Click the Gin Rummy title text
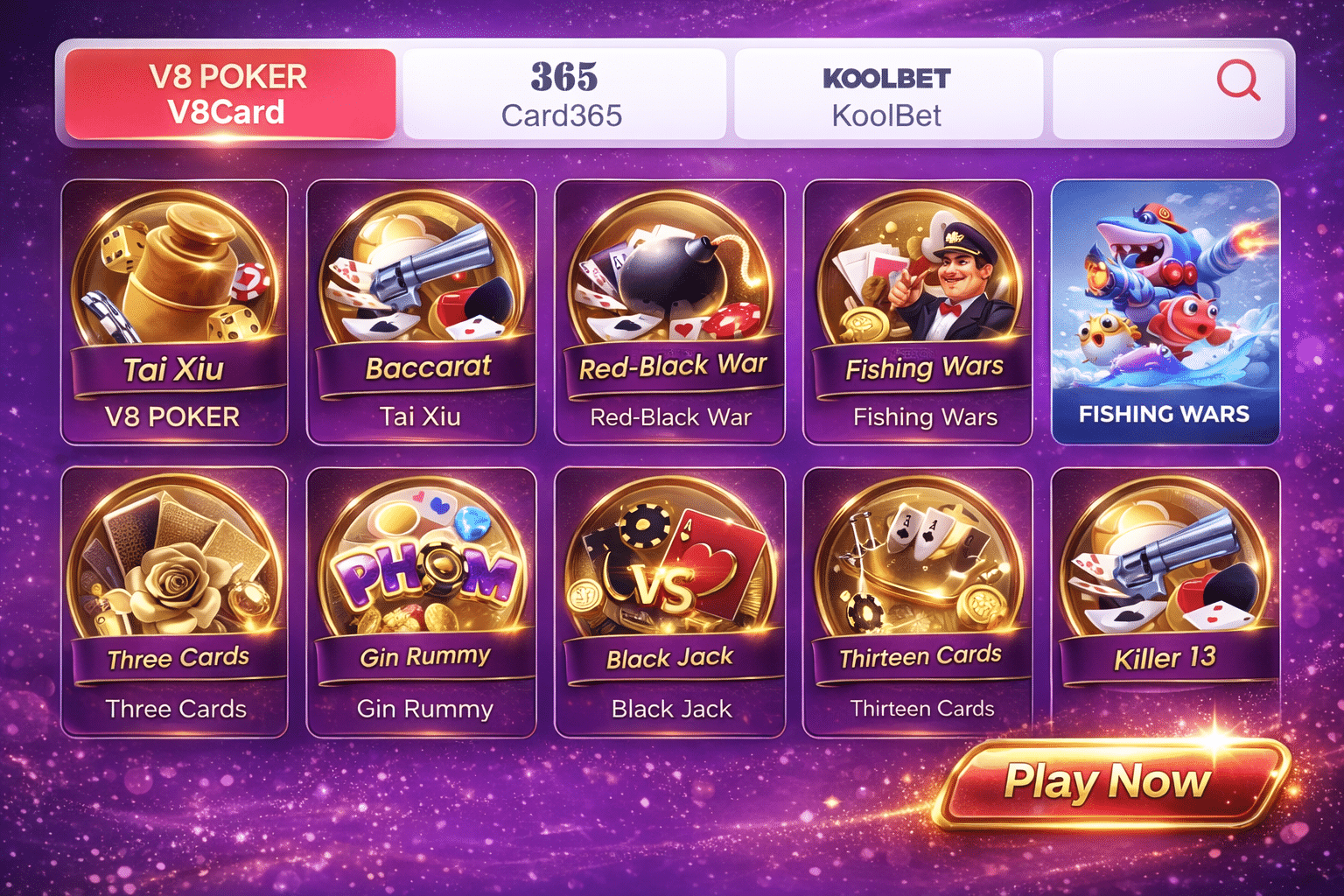Image resolution: width=1344 pixels, height=896 pixels. 423,709
